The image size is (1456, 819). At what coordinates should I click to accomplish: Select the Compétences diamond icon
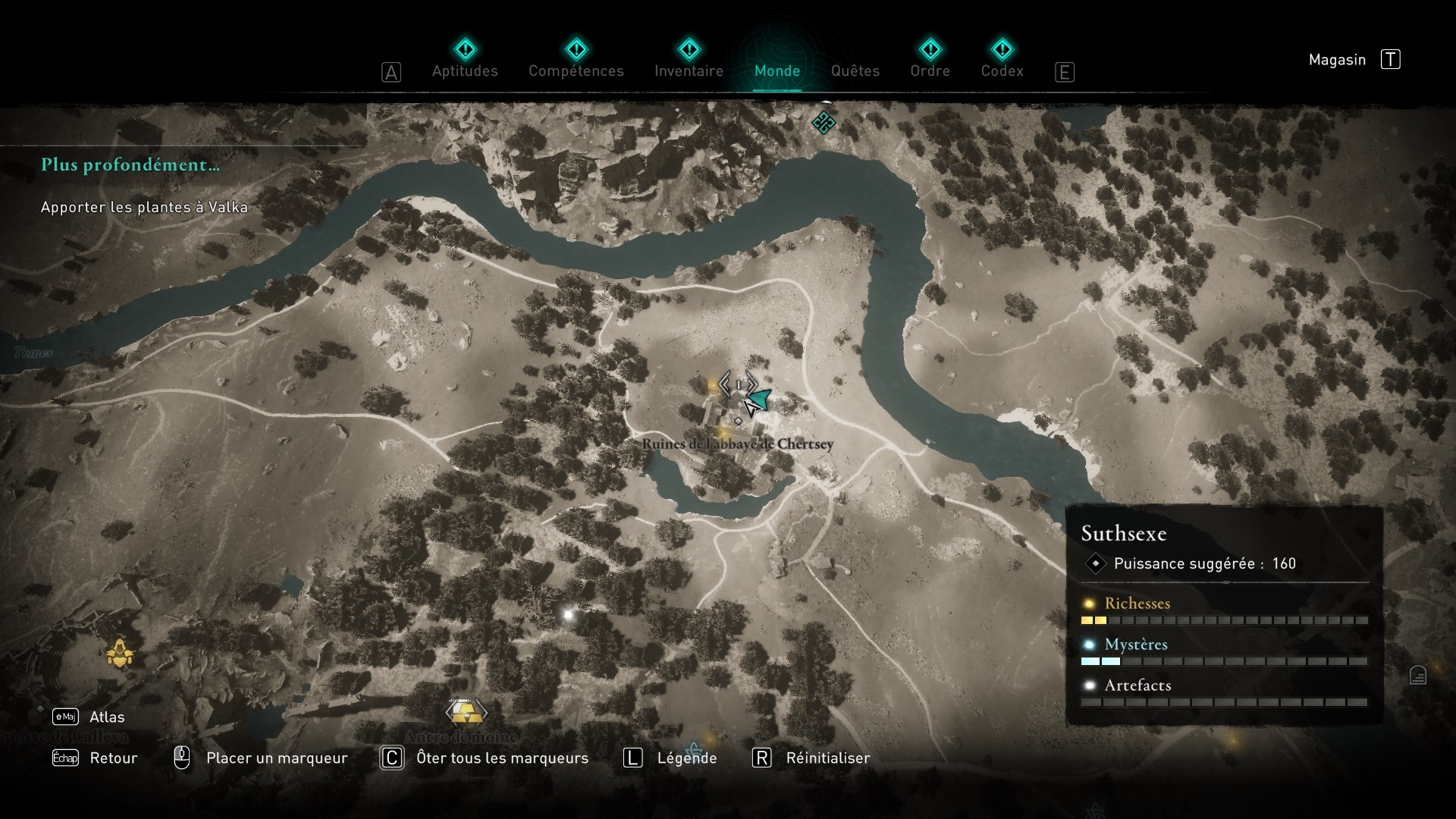(x=577, y=49)
